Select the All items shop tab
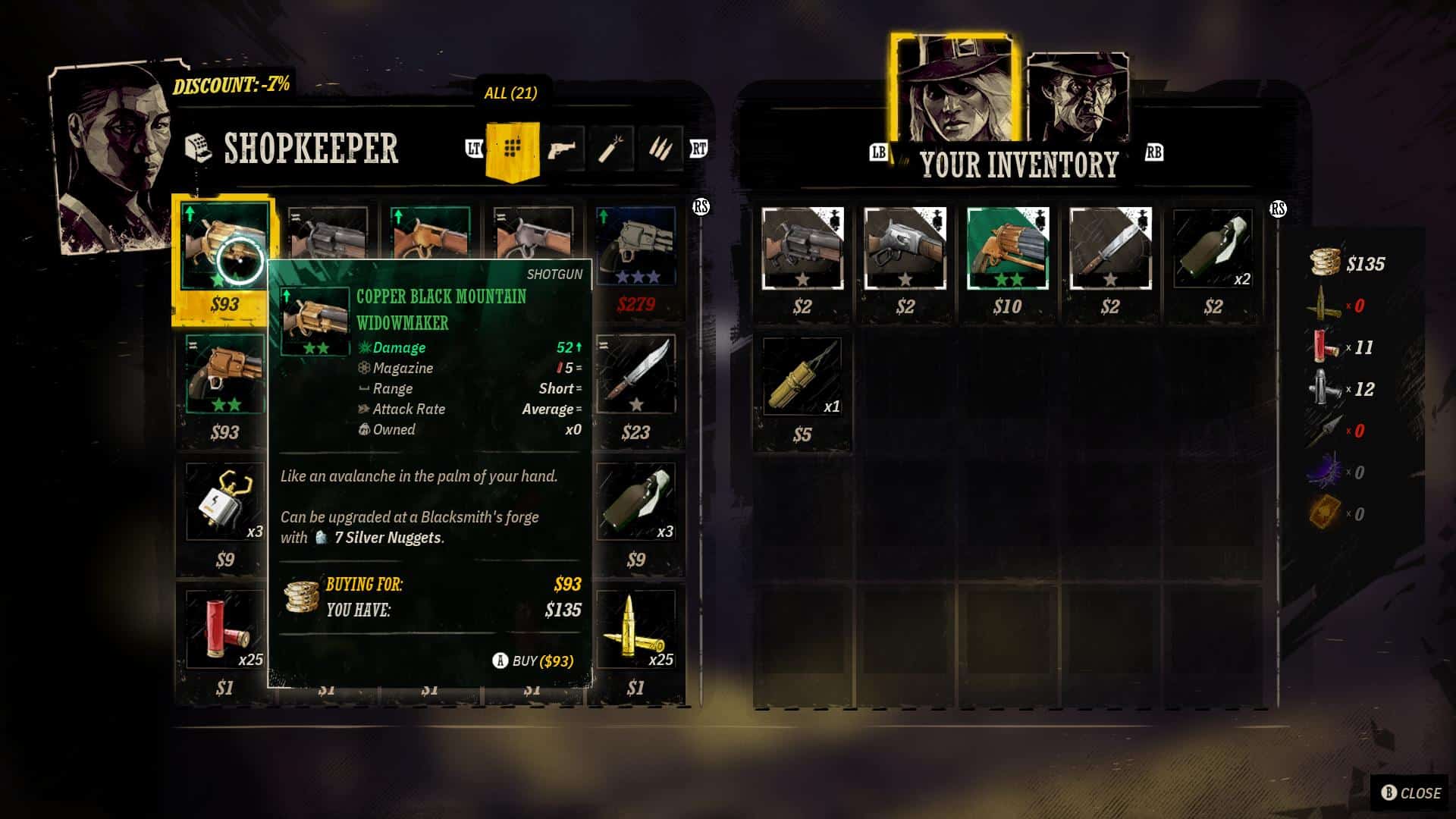 click(512, 149)
